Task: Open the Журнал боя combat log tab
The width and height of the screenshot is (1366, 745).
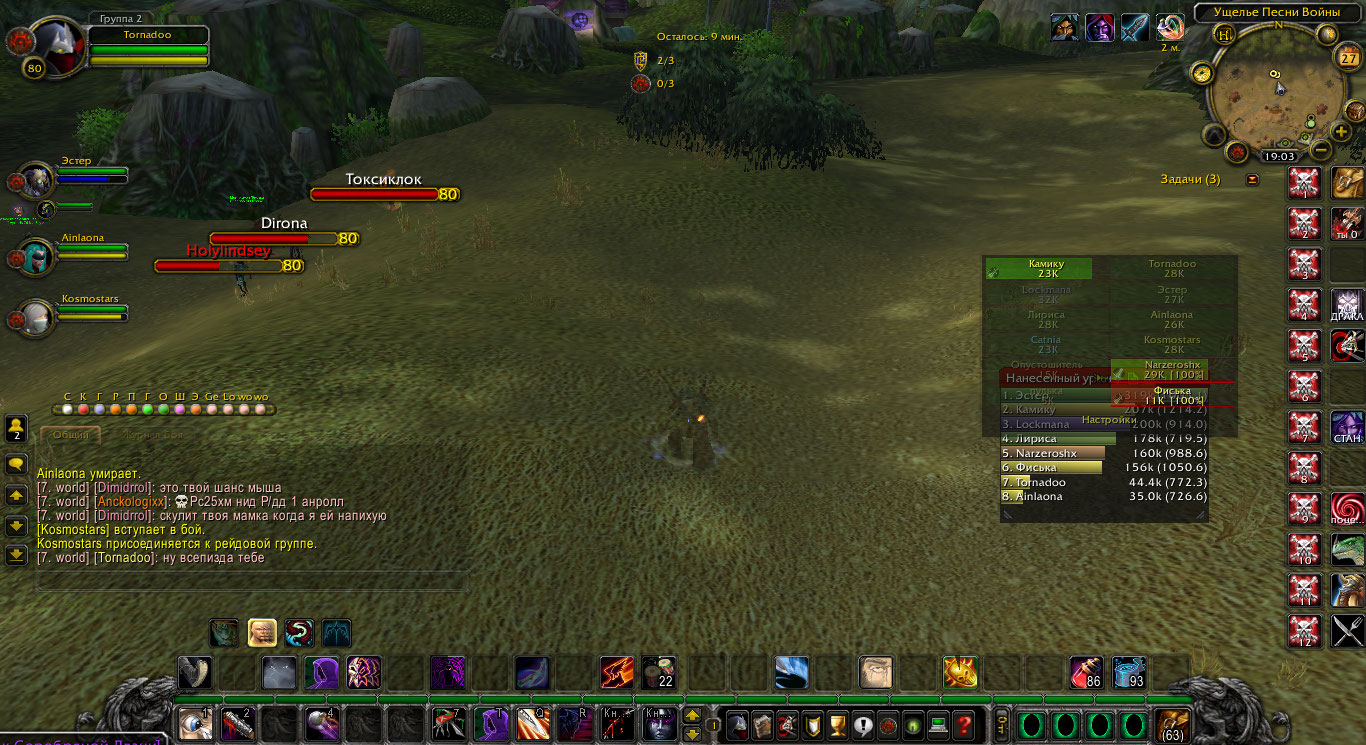Action: tap(152, 435)
